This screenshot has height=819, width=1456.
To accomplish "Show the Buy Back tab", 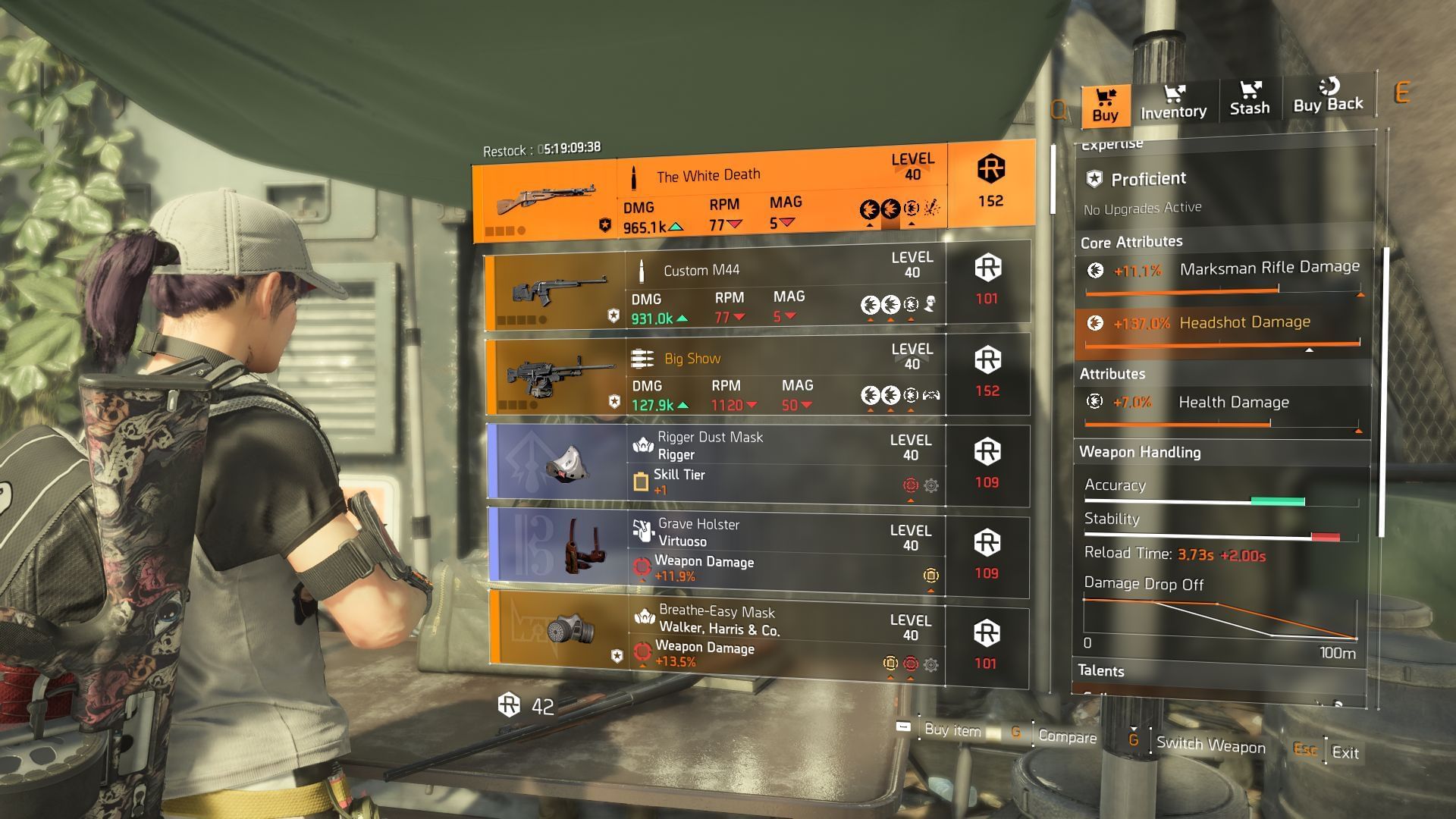I will click(x=1328, y=96).
